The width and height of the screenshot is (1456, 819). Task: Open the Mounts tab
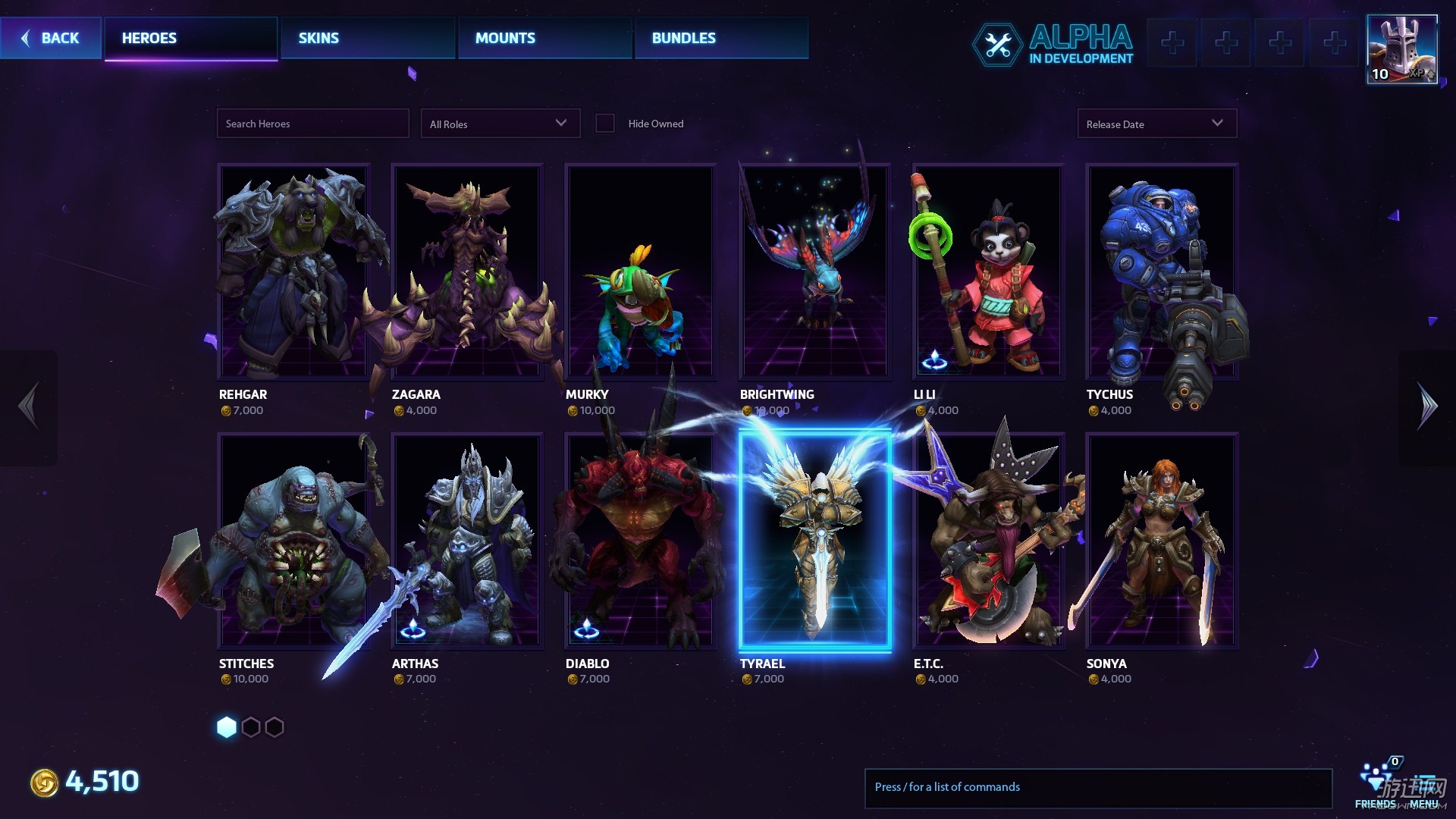(544, 38)
